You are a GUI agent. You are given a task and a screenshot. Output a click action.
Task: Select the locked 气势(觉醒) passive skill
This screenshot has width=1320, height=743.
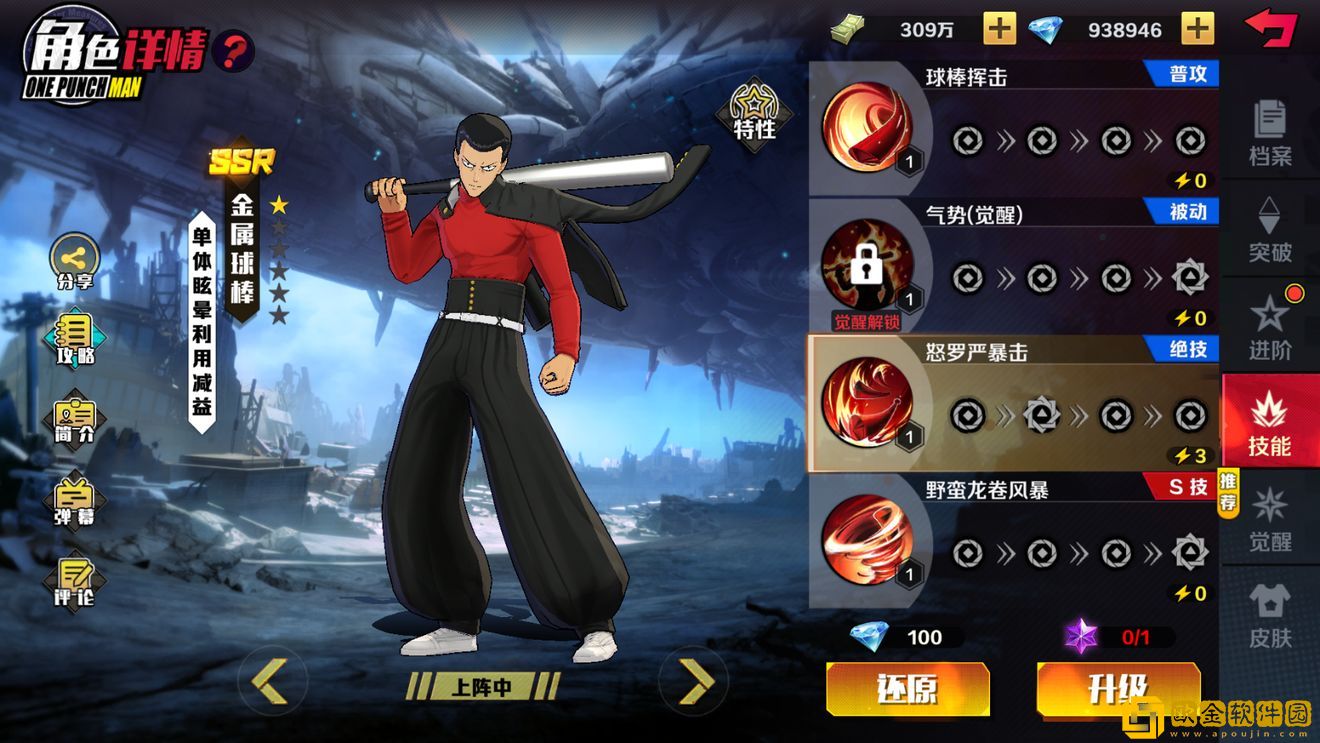[866, 266]
